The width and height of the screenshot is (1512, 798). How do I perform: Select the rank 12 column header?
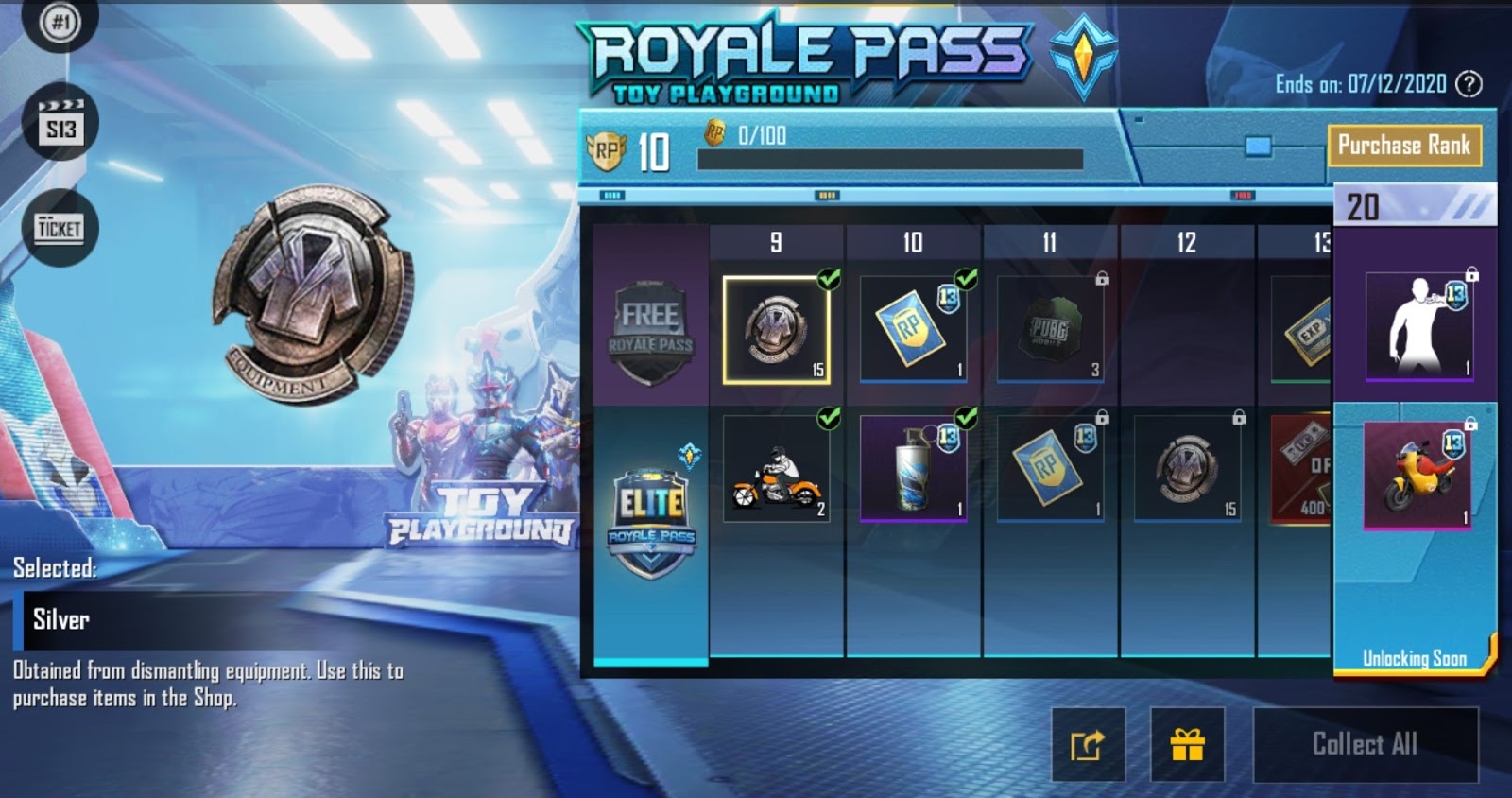[1187, 243]
